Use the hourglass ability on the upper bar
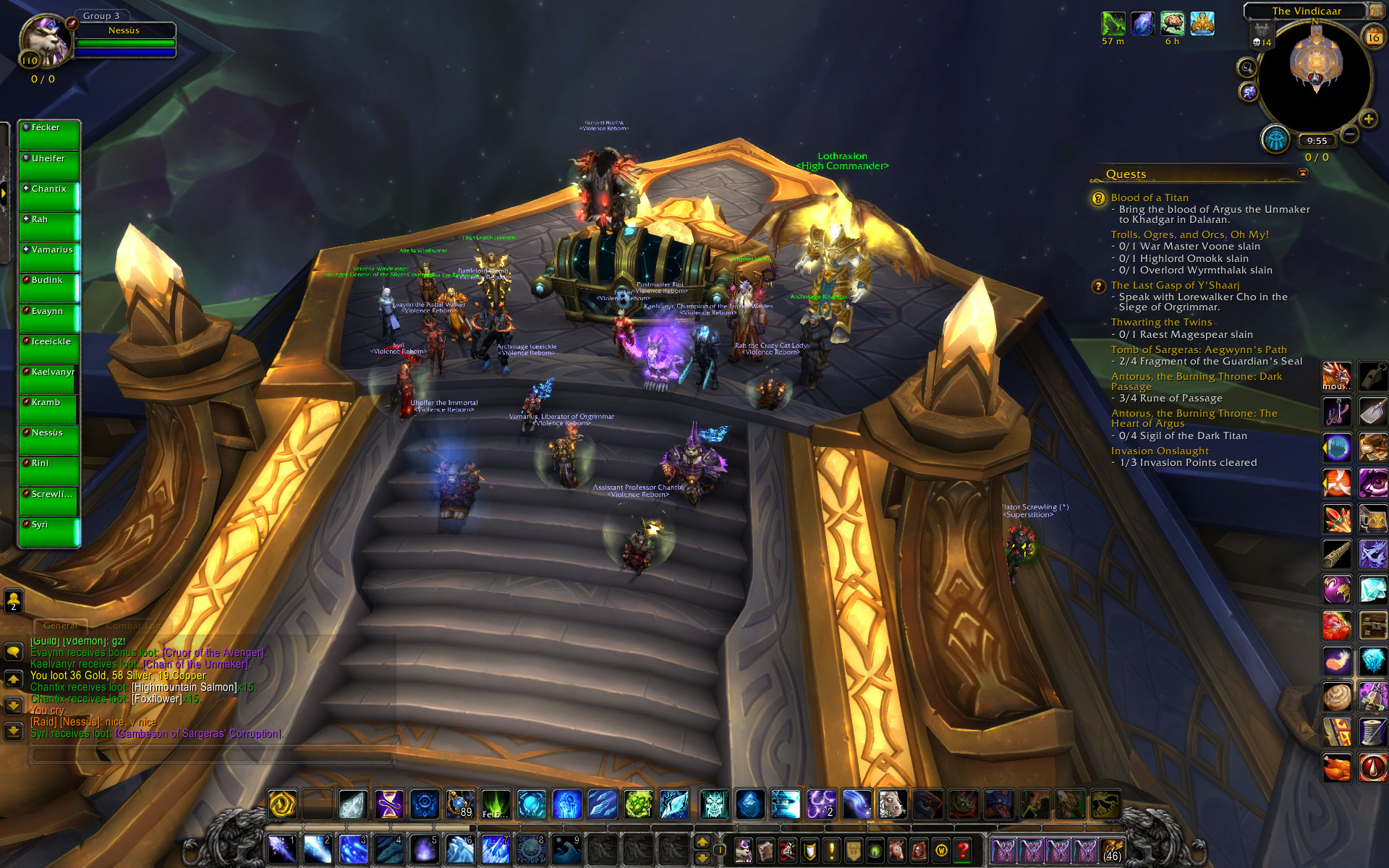 [x=388, y=804]
